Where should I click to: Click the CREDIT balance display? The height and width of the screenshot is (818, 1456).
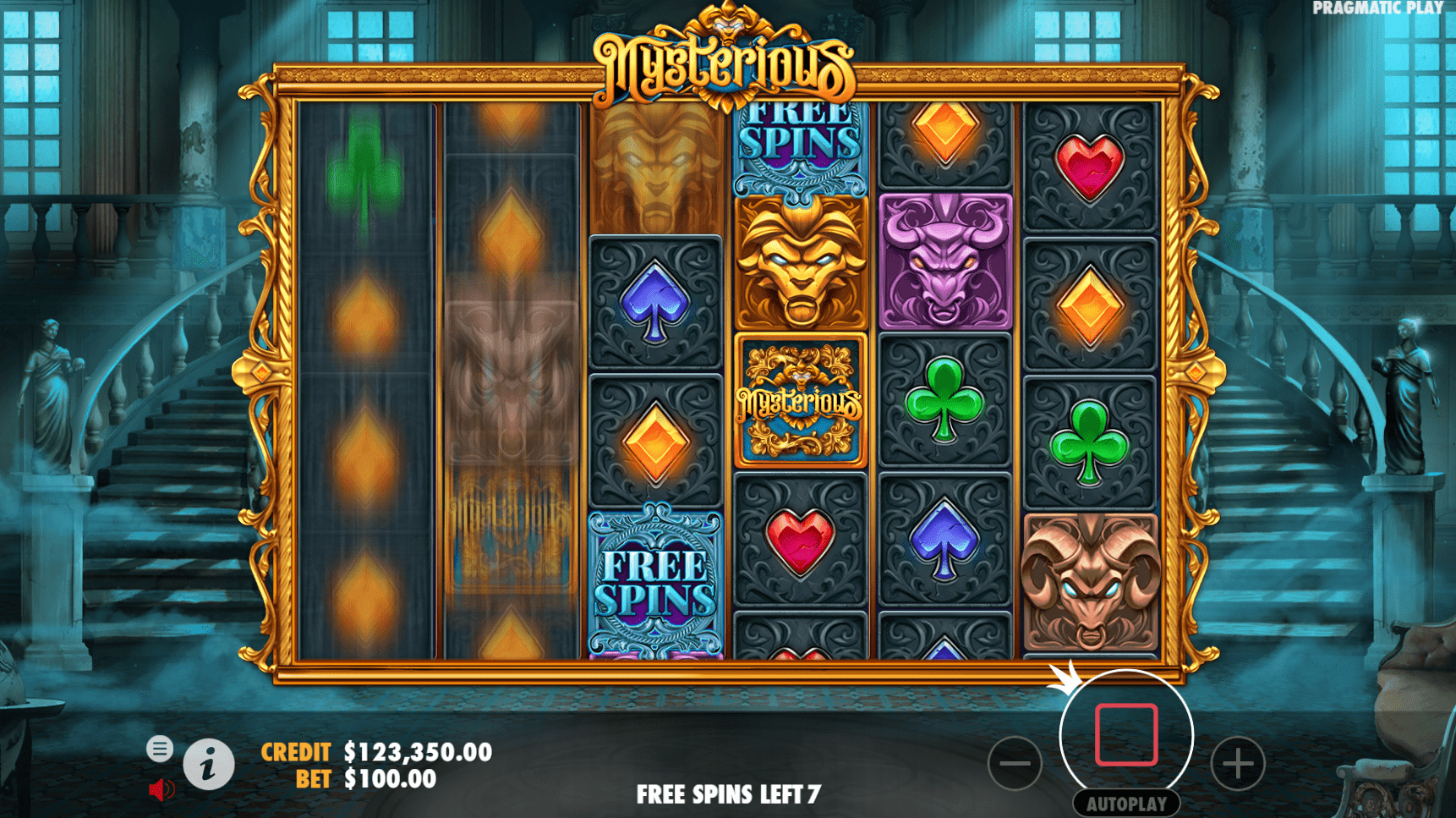[x=415, y=751]
